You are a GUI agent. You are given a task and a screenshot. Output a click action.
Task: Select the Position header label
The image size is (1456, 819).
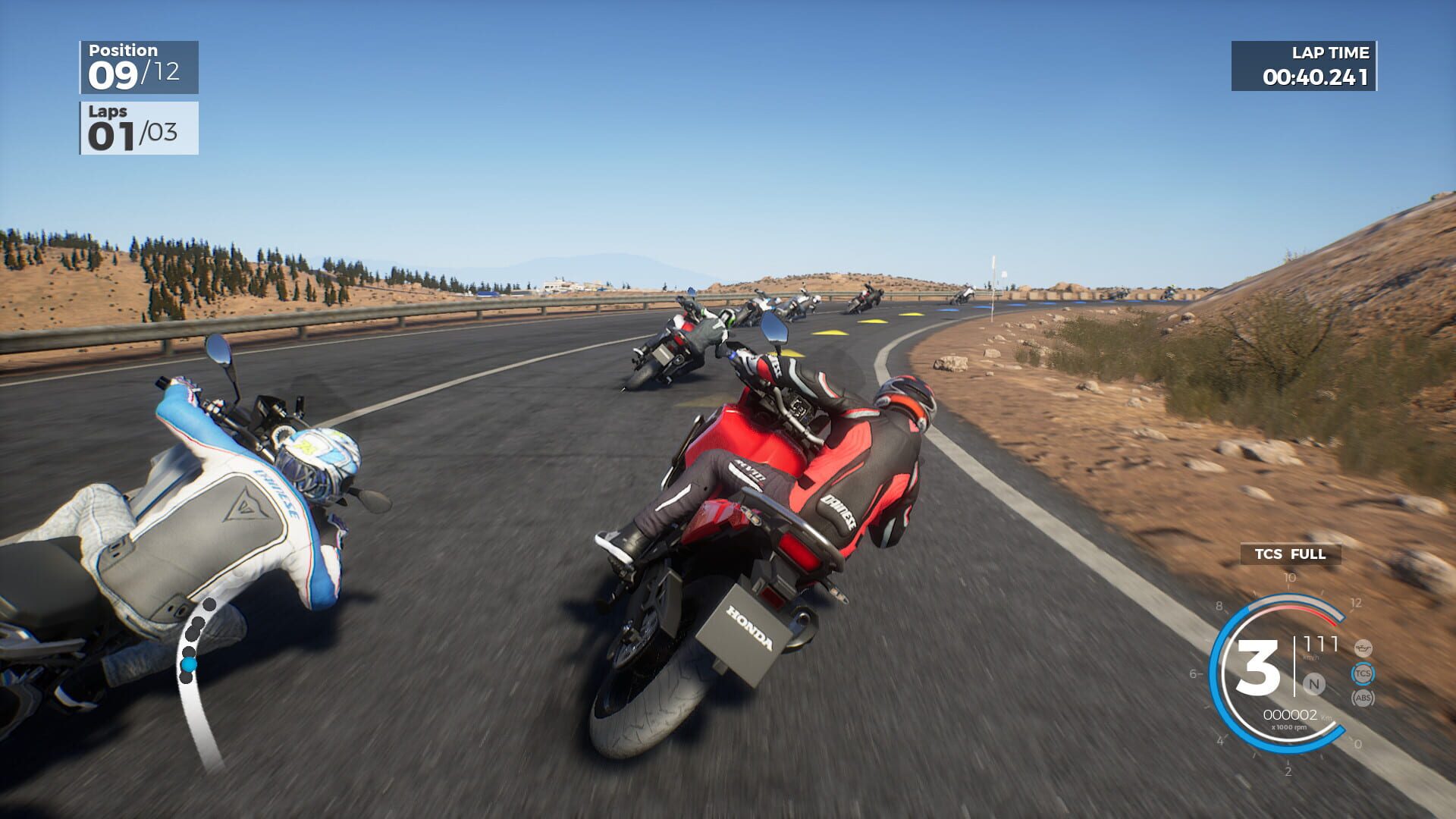tap(124, 51)
